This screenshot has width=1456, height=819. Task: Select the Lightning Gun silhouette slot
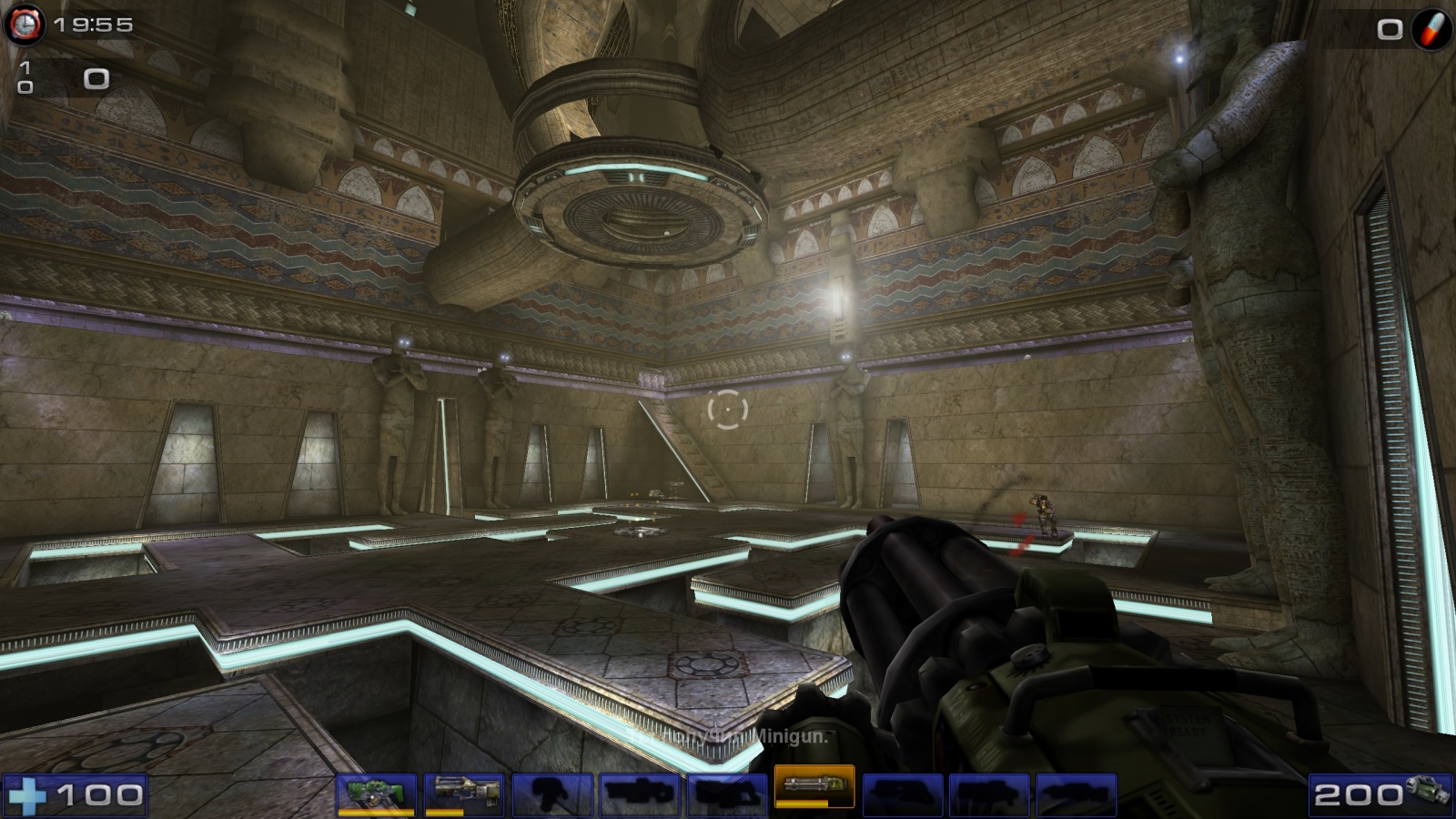pyautogui.click(x=1077, y=794)
